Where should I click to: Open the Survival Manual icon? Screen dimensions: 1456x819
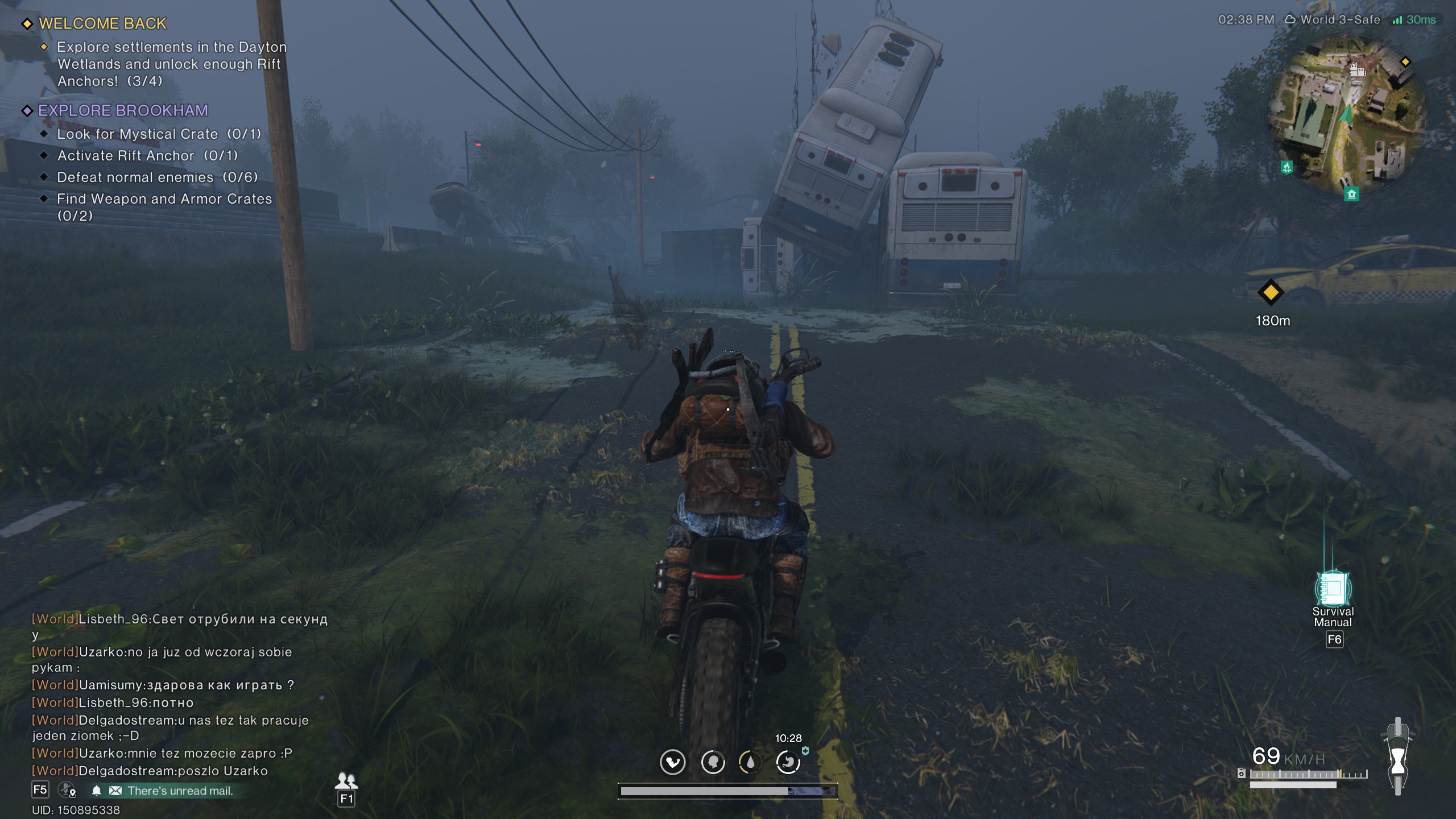coord(1333,589)
